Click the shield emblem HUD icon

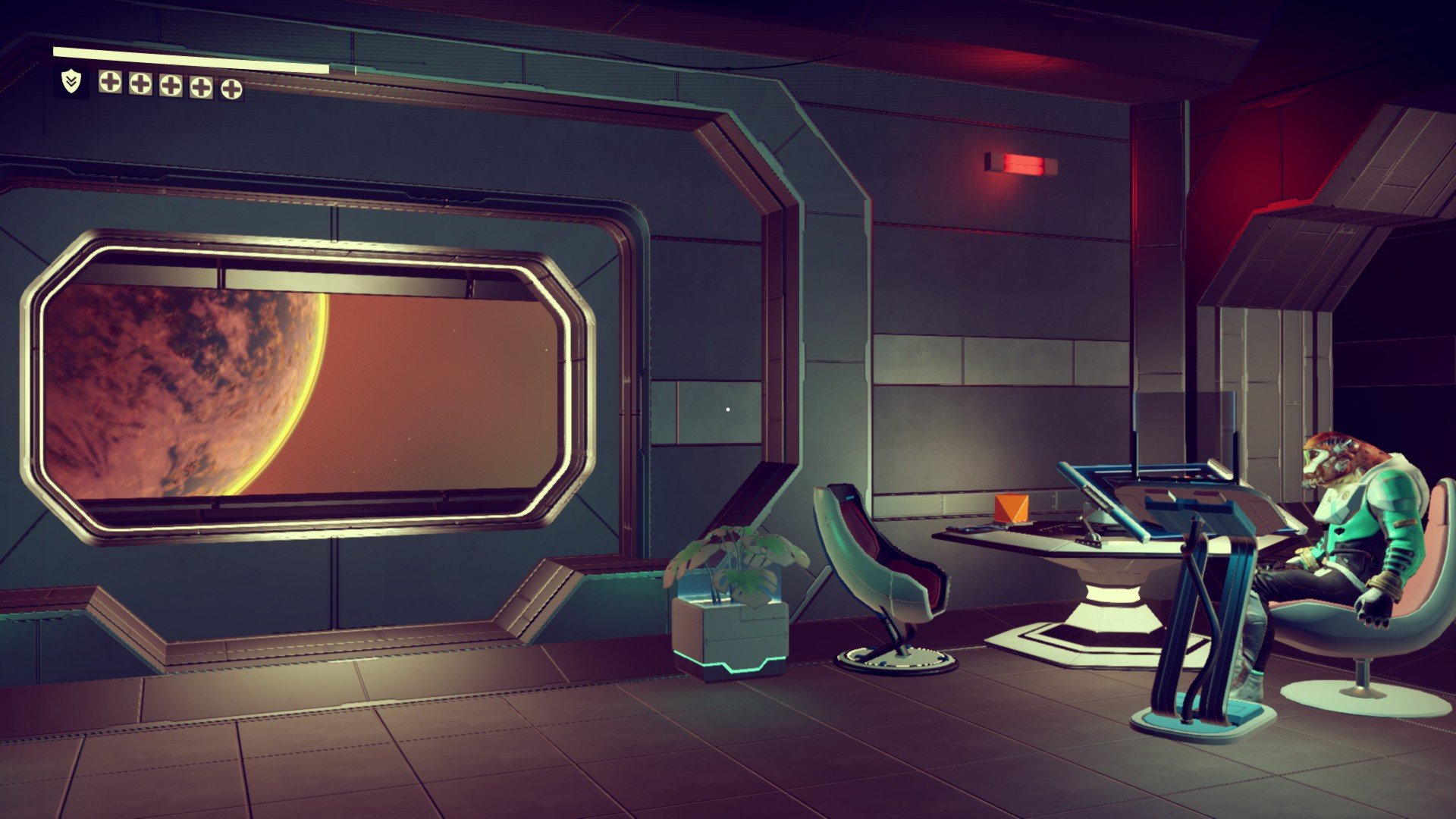(x=71, y=82)
